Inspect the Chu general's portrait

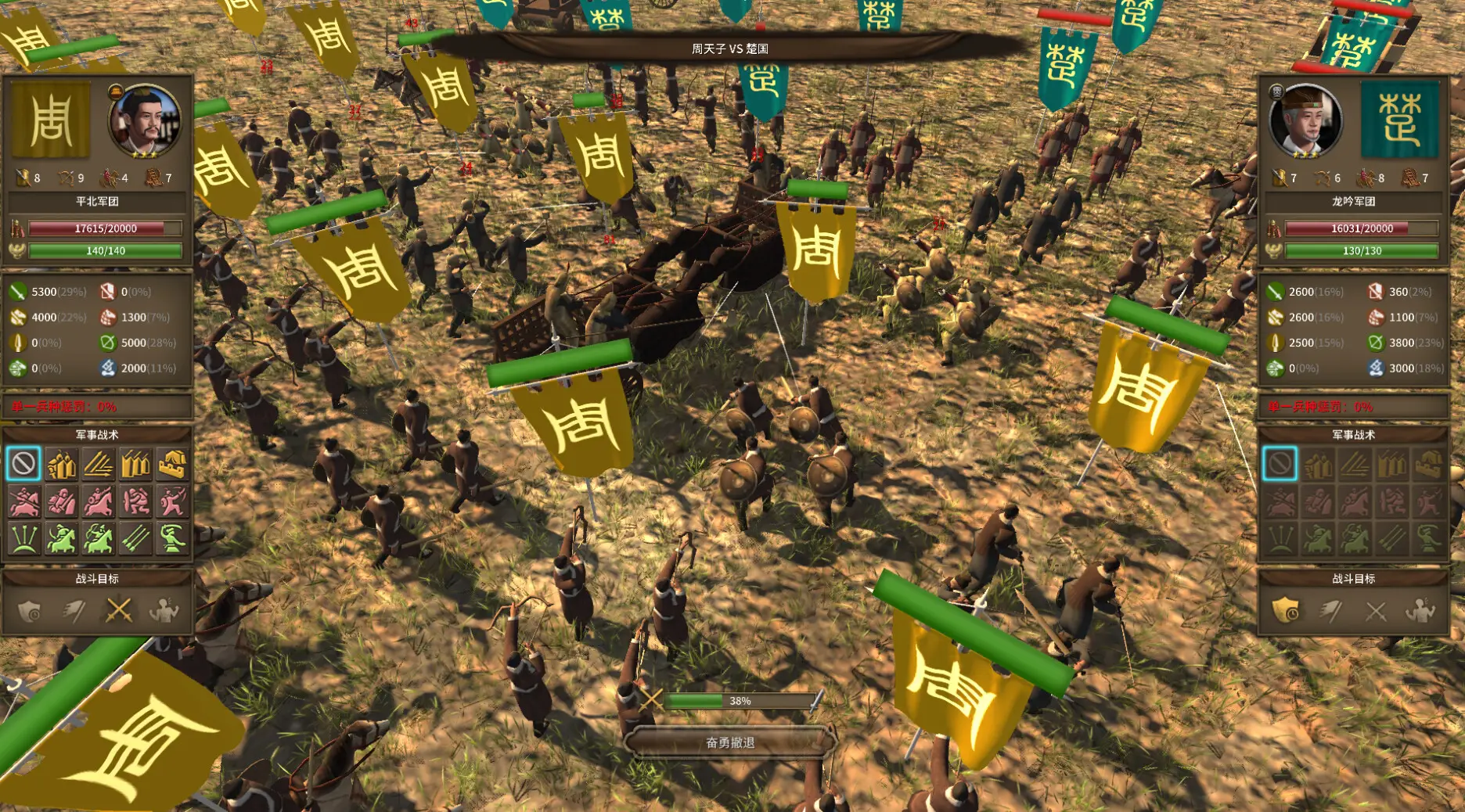coord(1305,121)
